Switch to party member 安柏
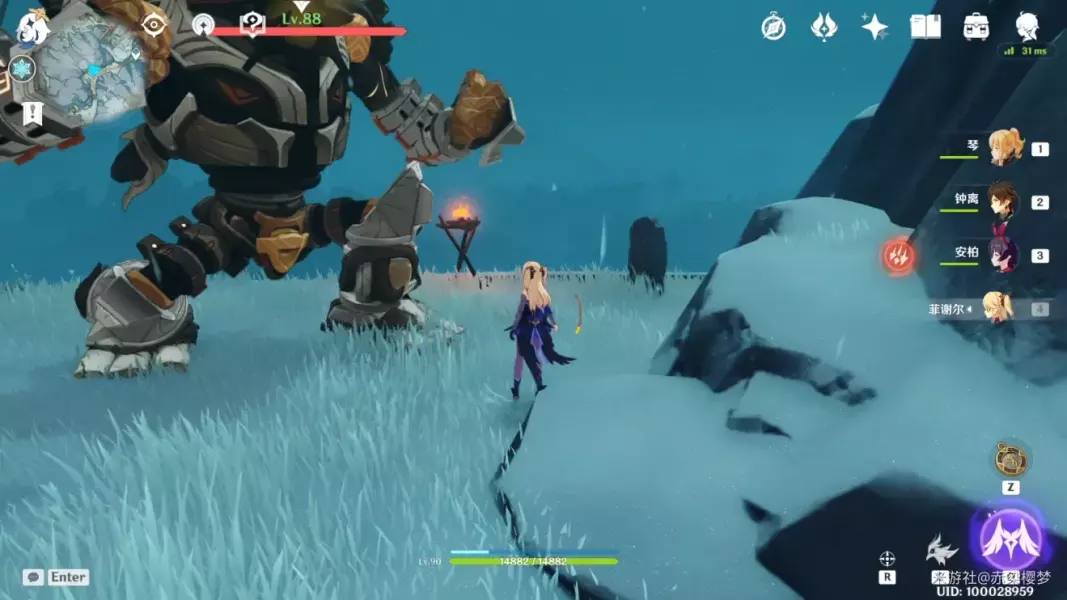 click(1003, 254)
